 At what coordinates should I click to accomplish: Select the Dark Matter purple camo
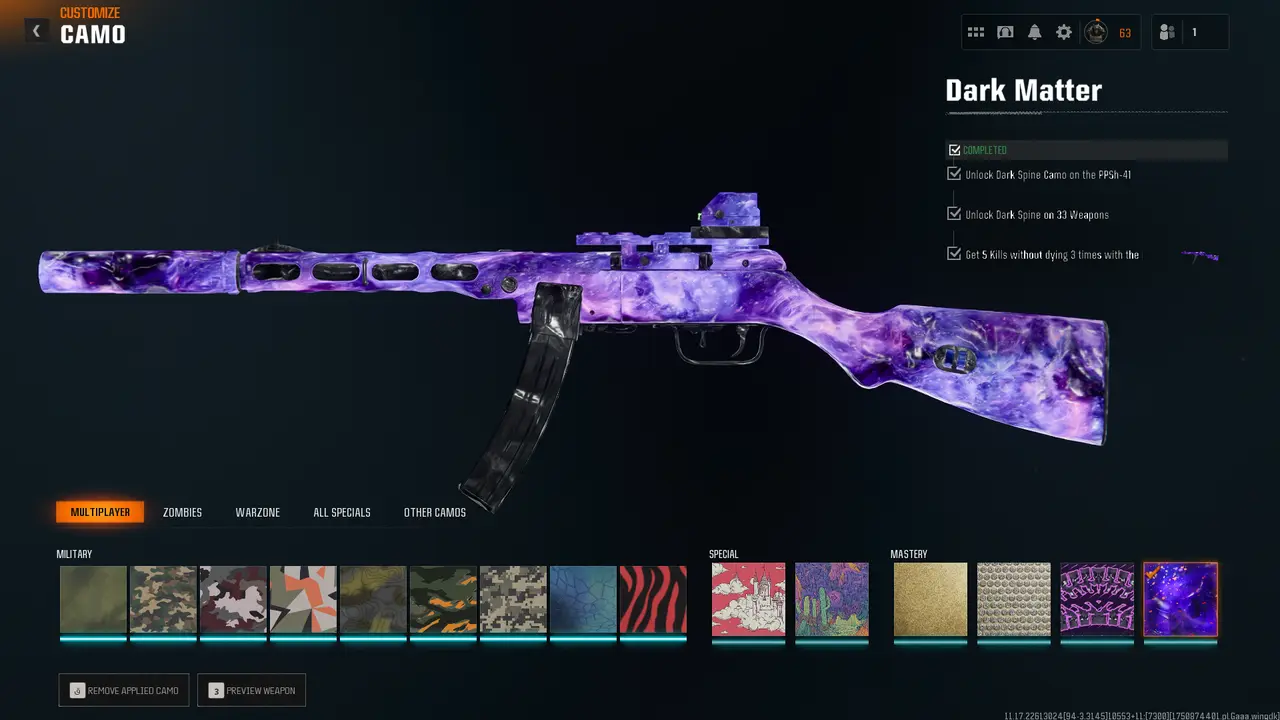pos(1180,599)
